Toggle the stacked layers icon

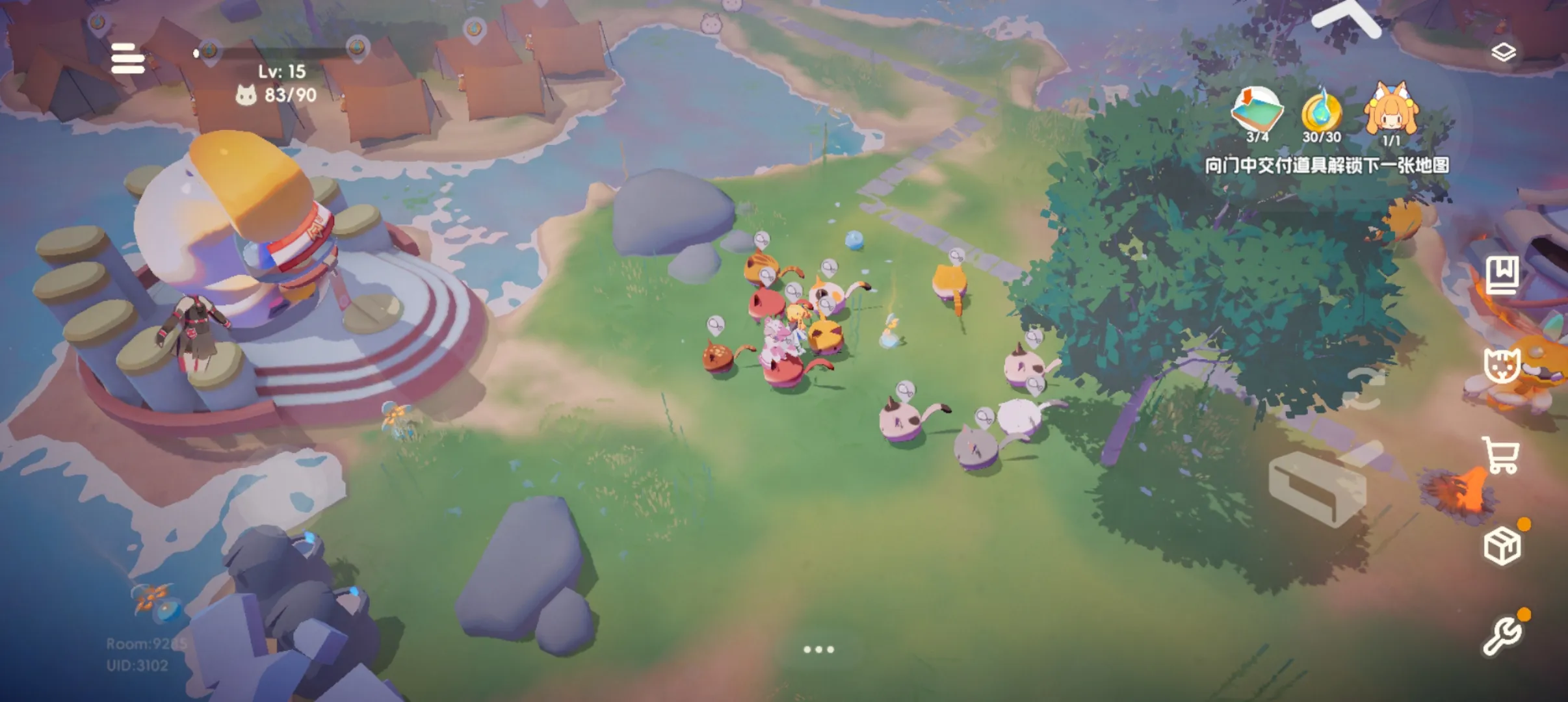1503,52
